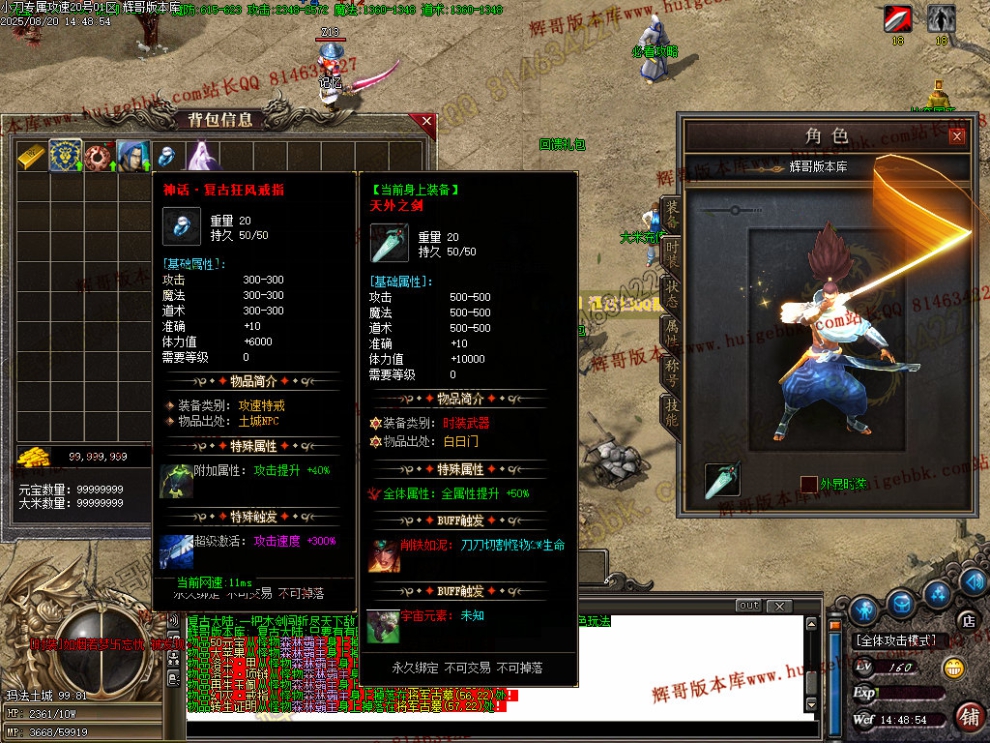
Task: Close the character panel
Action: tap(956, 136)
